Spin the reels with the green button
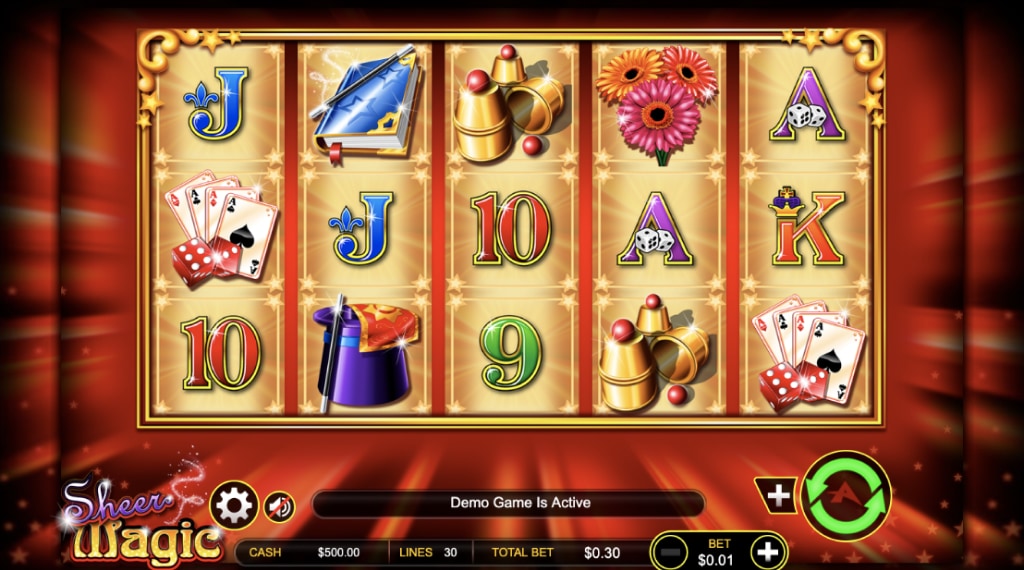This screenshot has width=1024, height=570. [x=846, y=497]
